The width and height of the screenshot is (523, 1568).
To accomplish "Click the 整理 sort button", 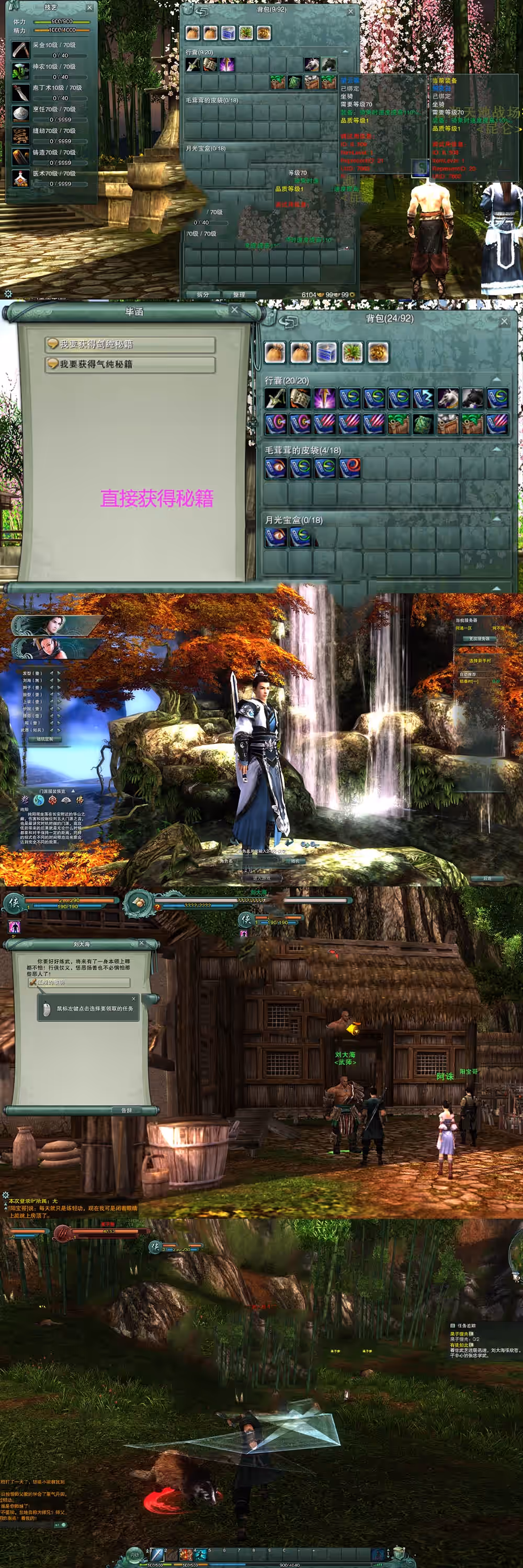I will [x=238, y=294].
